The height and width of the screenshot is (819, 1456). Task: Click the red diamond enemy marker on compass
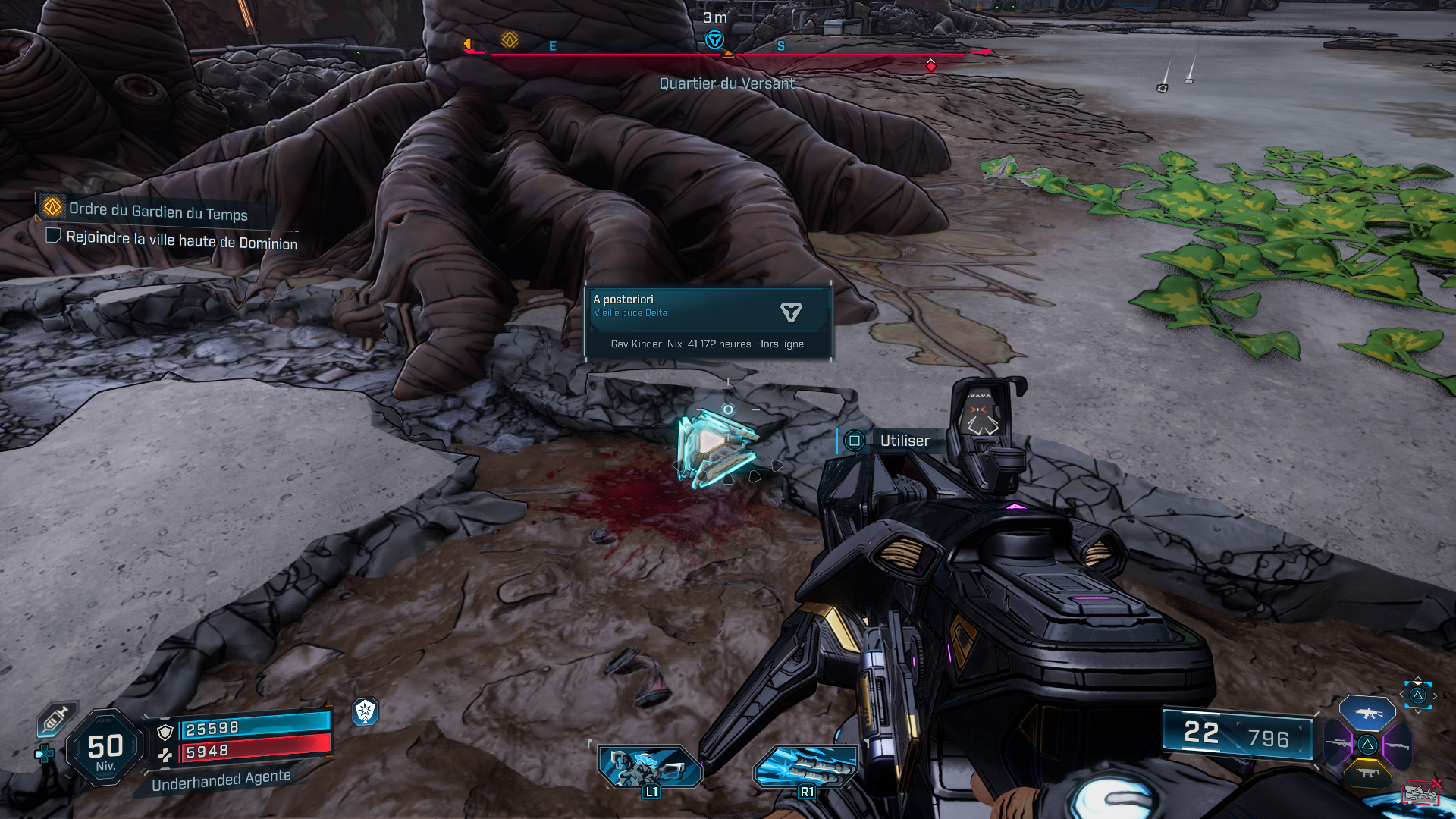click(x=930, y=65)
